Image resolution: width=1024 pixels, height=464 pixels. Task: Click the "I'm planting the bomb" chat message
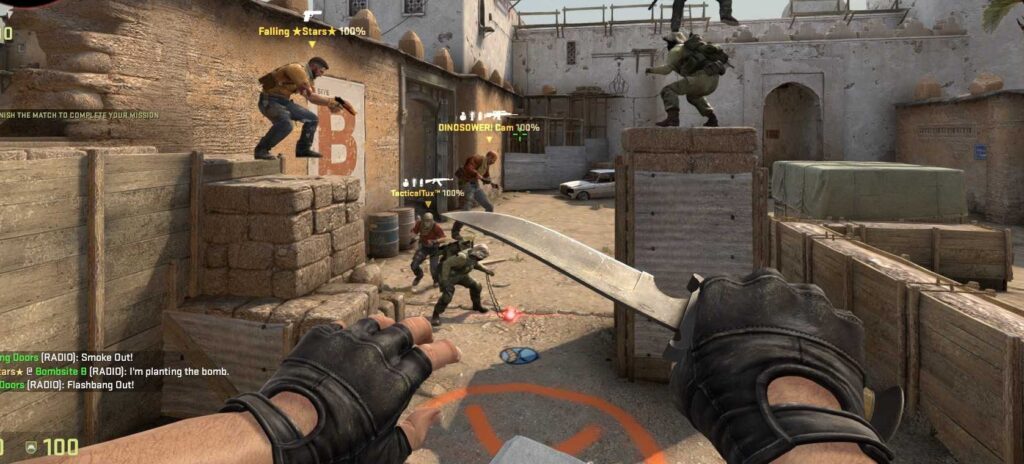[114, 371]
